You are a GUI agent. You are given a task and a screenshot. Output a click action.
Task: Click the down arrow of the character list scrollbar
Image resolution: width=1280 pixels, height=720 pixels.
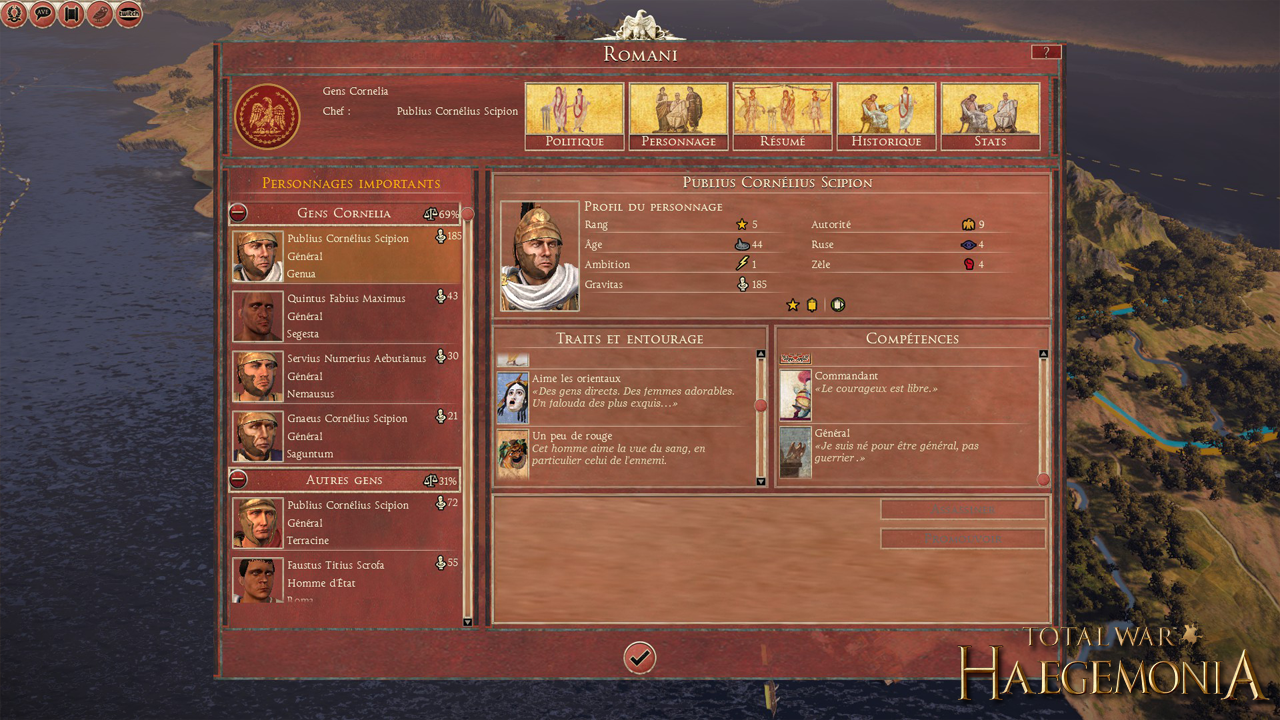click(467, 619)
